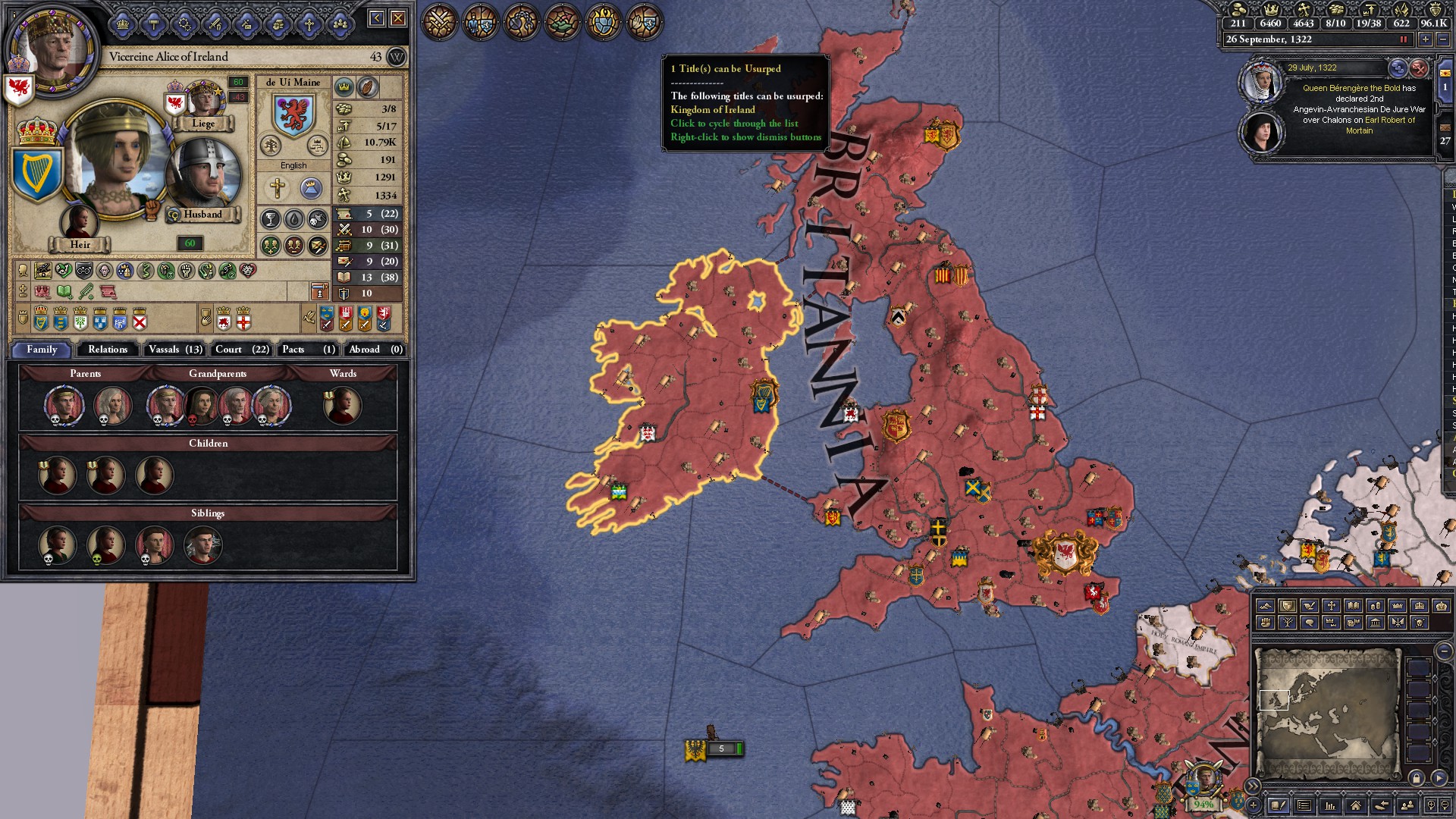Open the Court tab
Viewport: 1456px width, 819px height.
[x=240, y=350]
